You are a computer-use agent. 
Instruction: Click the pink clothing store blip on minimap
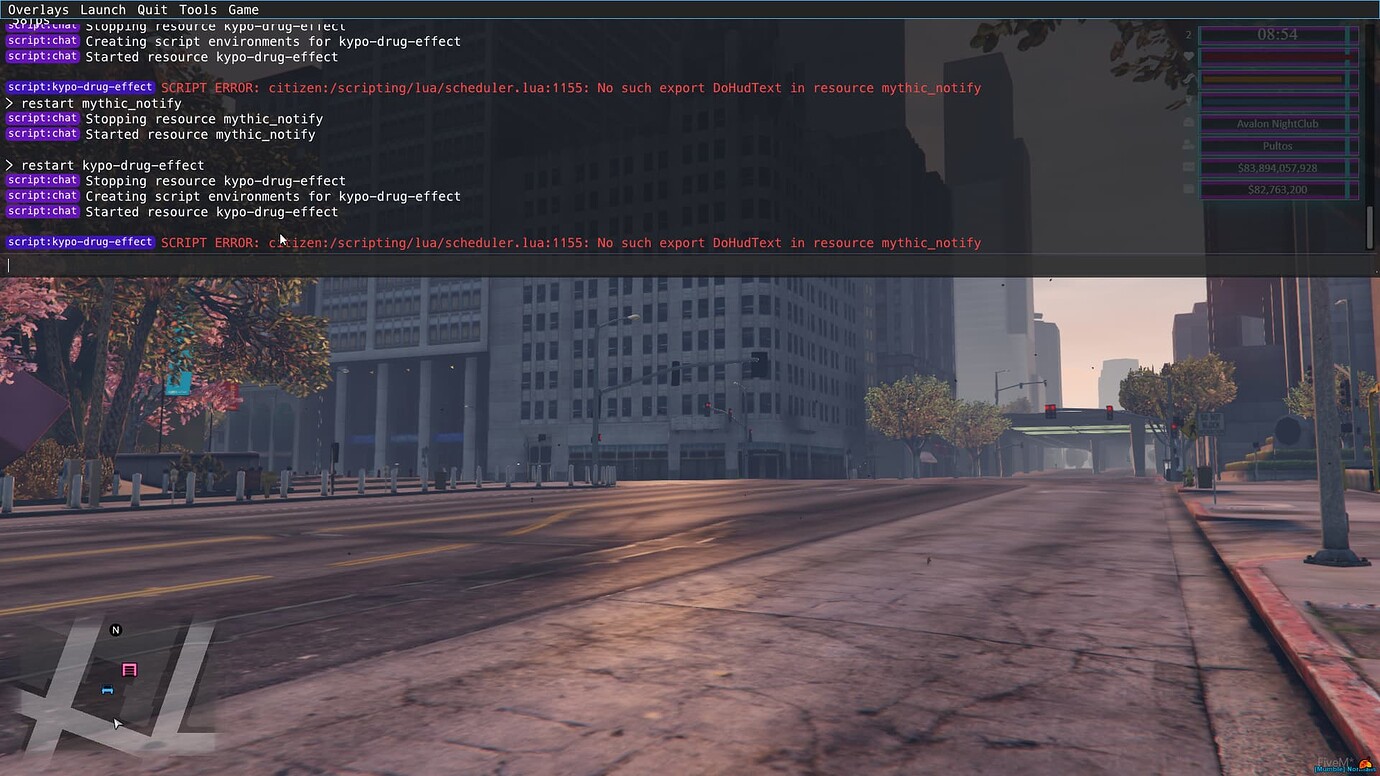point(129,669)
